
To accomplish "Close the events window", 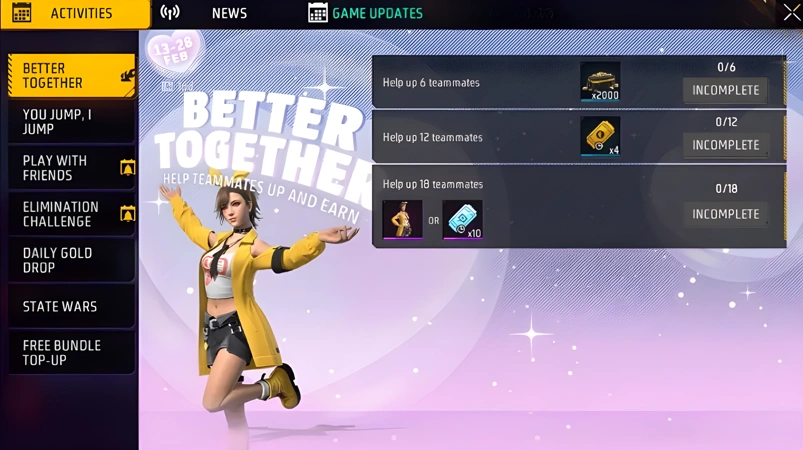I will (791, 13).
